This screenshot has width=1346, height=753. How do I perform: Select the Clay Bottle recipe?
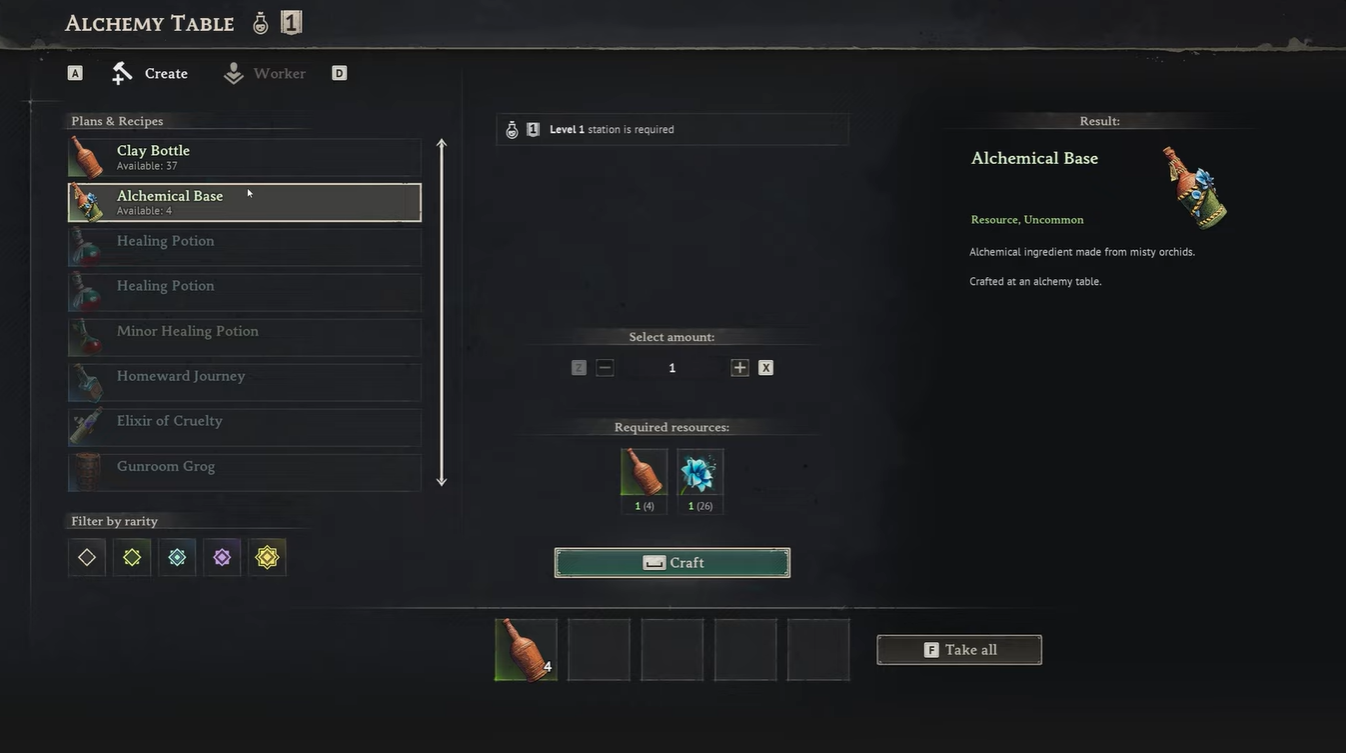(244, 157)
